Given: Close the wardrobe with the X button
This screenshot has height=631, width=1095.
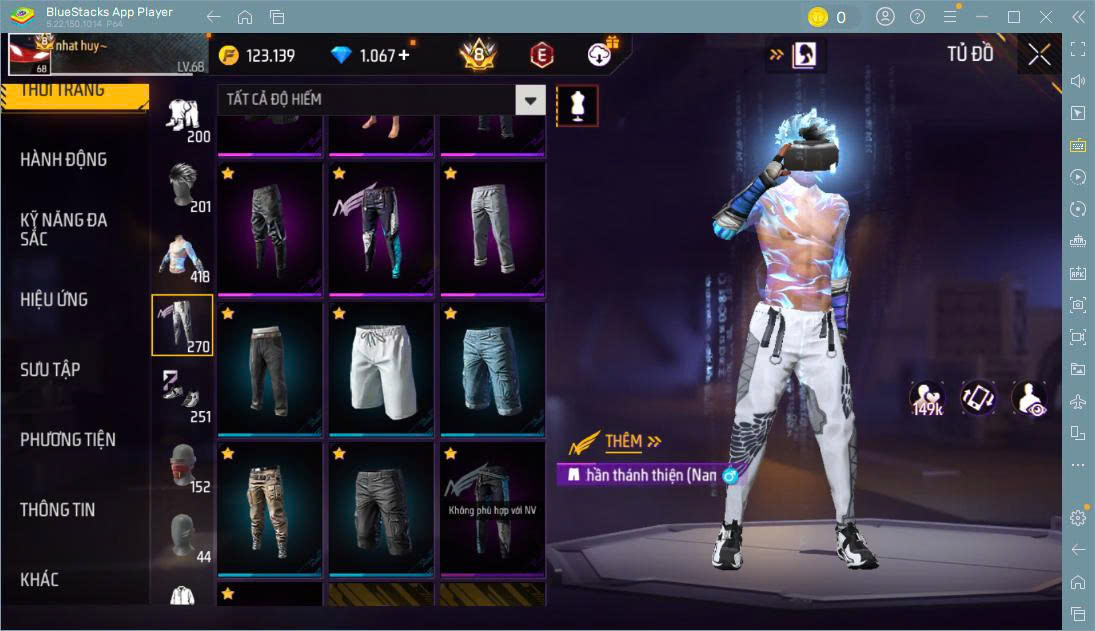Looking at the screenshot, I should pyautogui.click(x=1039, y=55).
